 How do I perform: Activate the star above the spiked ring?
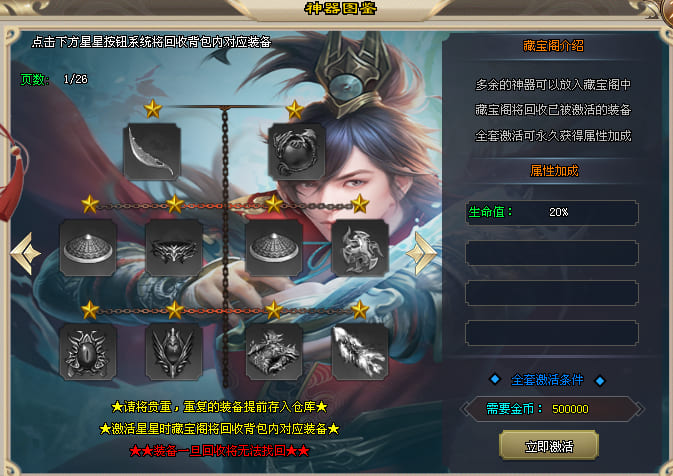click(x=175, y=205)
